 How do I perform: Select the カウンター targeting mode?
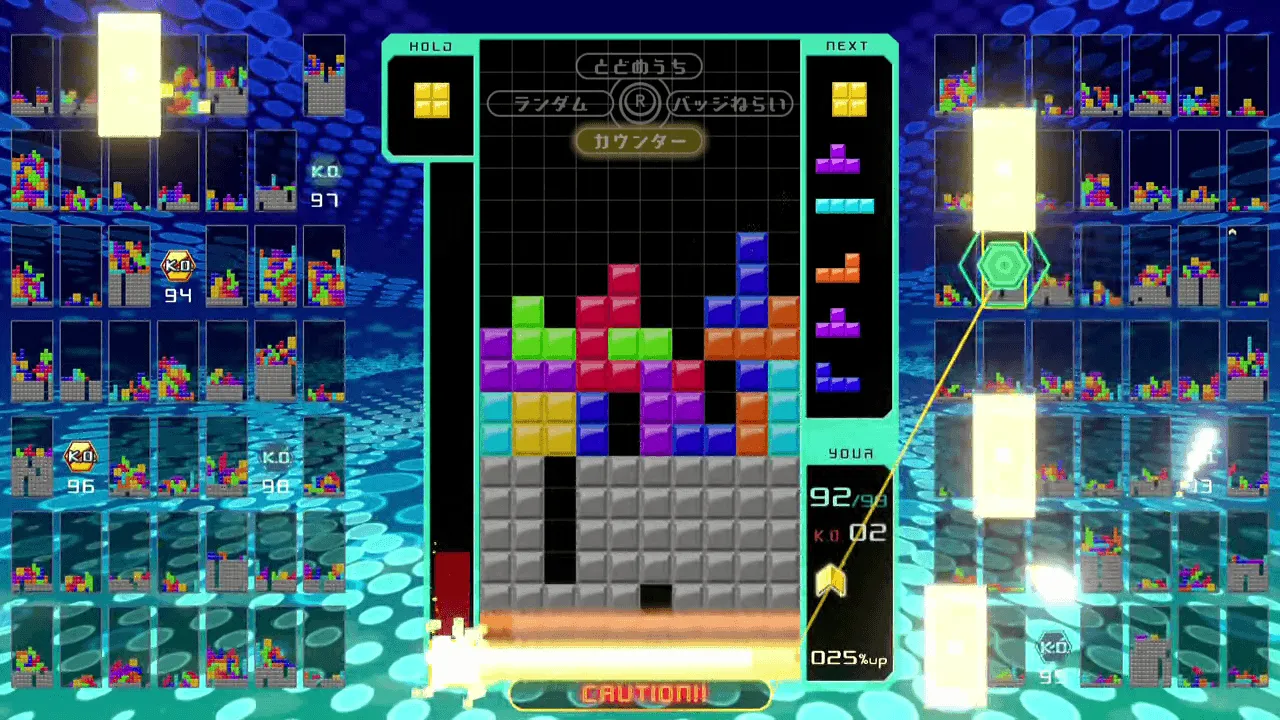pos(640,142)
